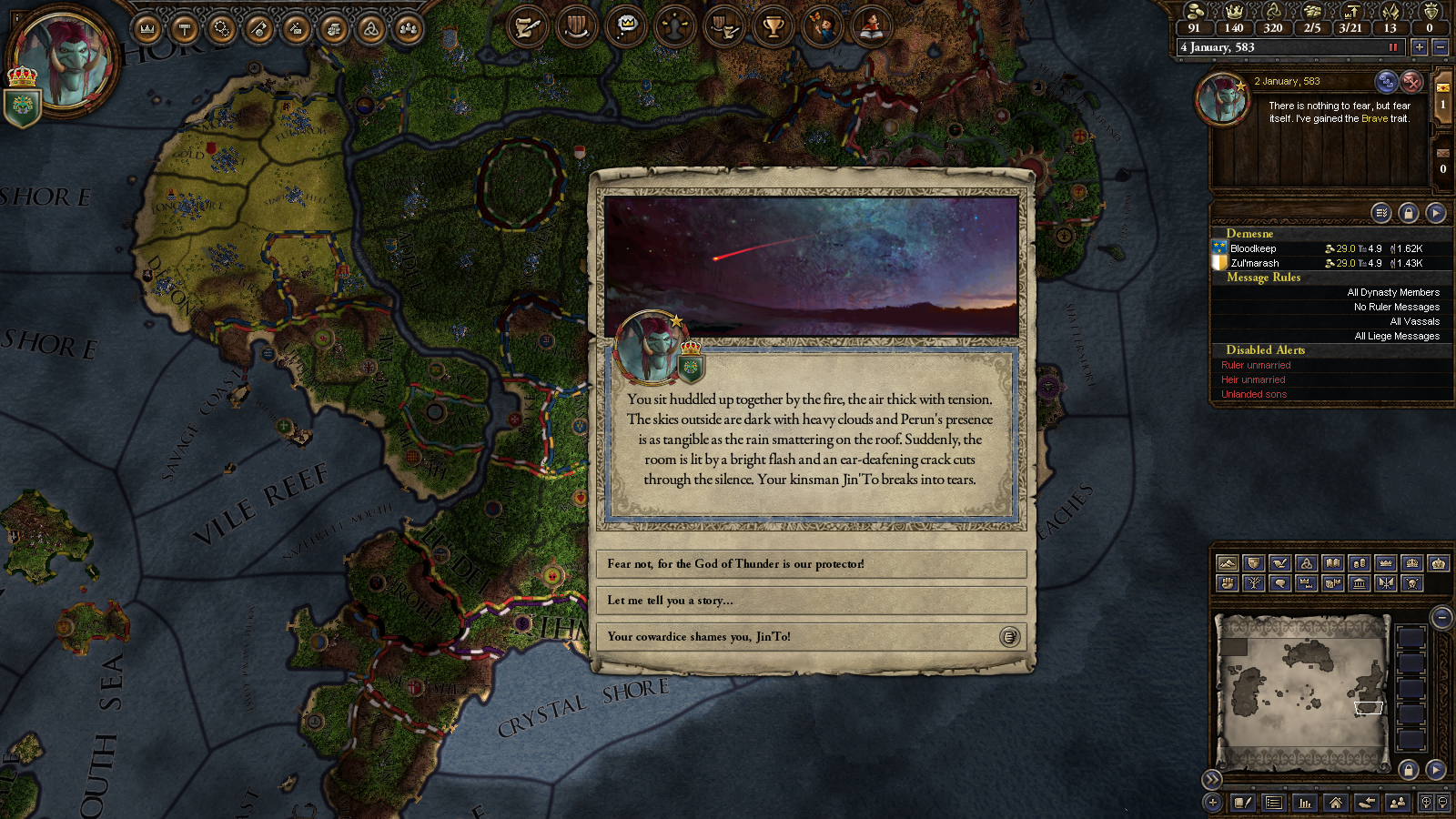The width and height of the screenshot is (1456, 819).
Task: Choose "Fear not, for the God of Thunder" option
Action: pos(810,564)
